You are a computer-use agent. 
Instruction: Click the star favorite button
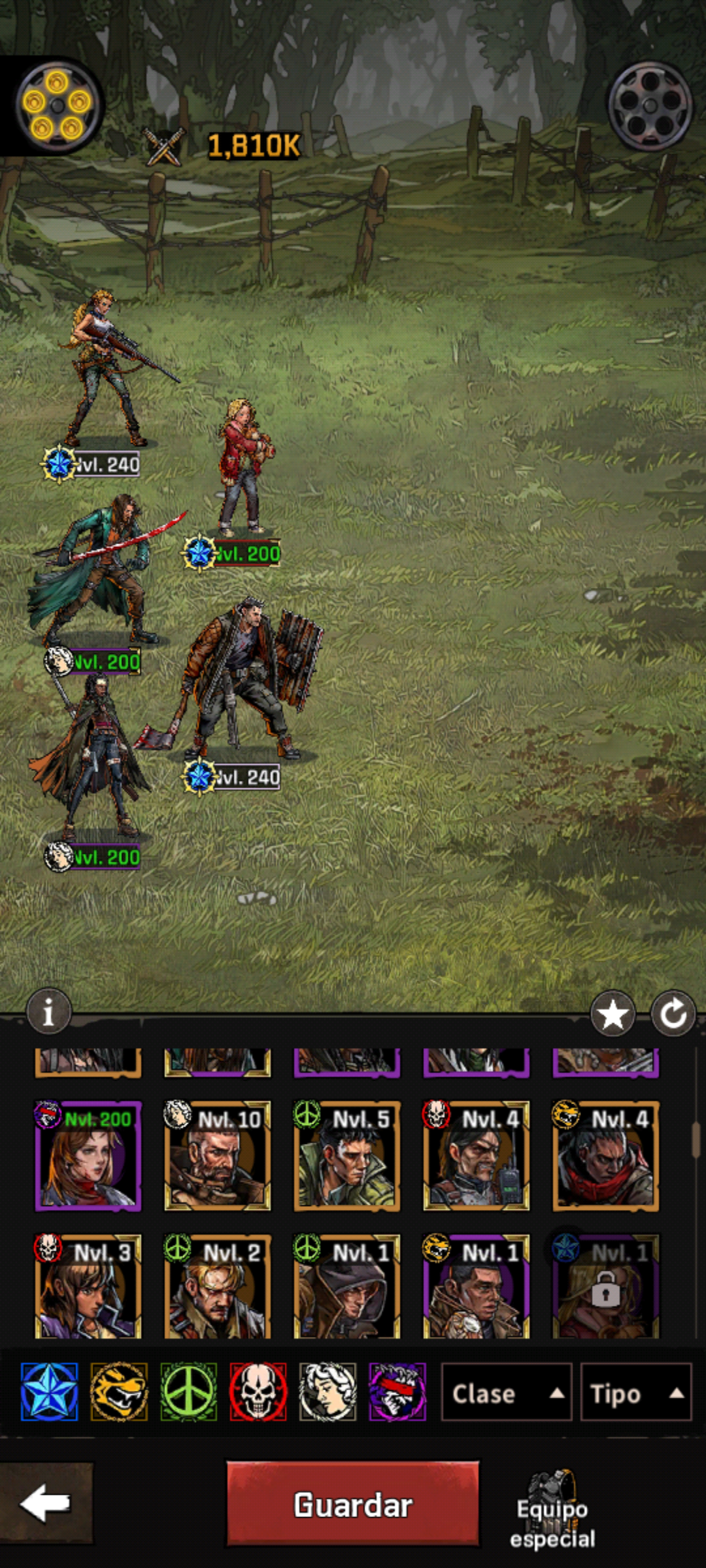(613, 1014)
